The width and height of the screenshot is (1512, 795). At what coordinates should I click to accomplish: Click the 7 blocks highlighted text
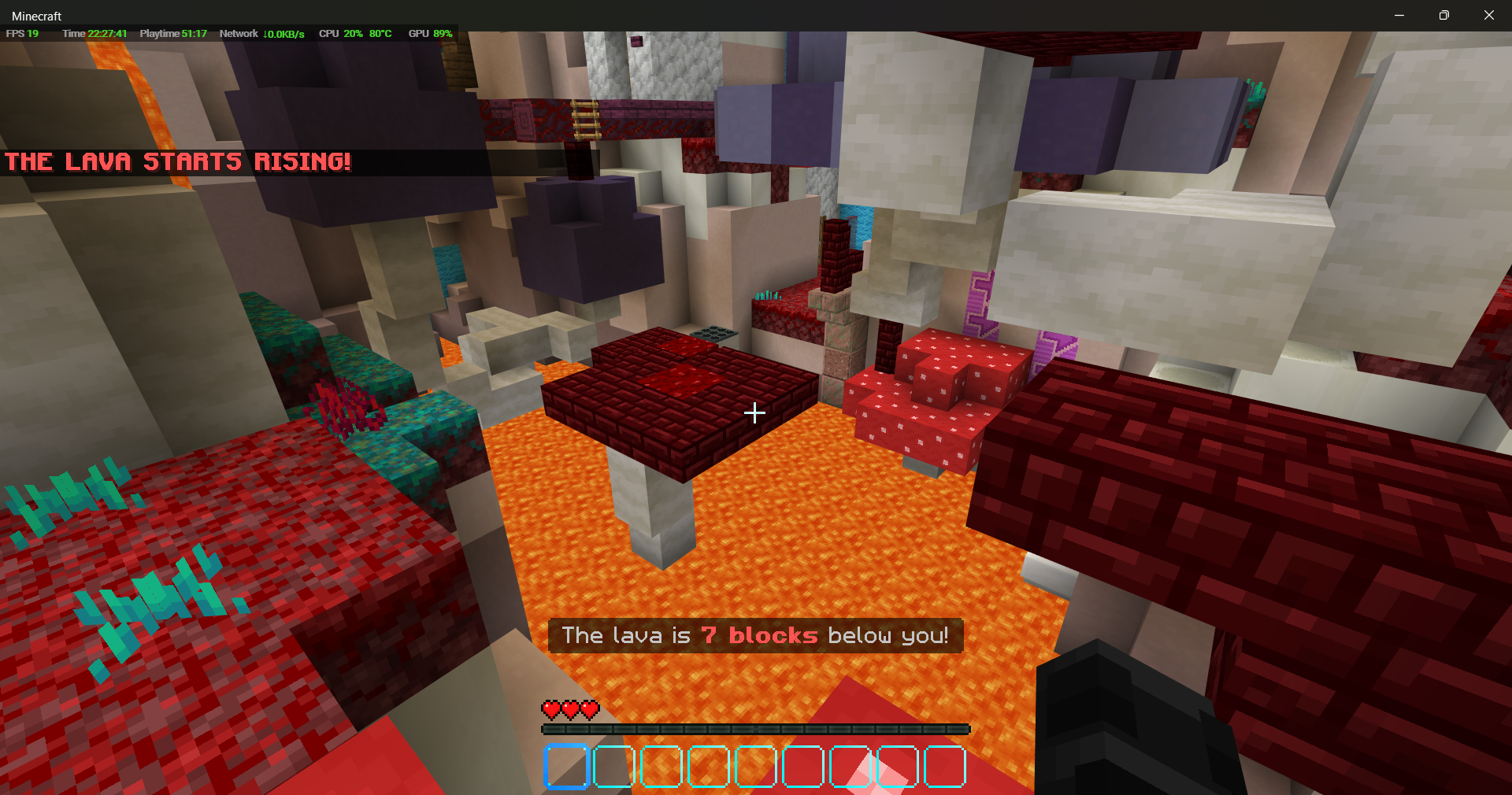759,636
